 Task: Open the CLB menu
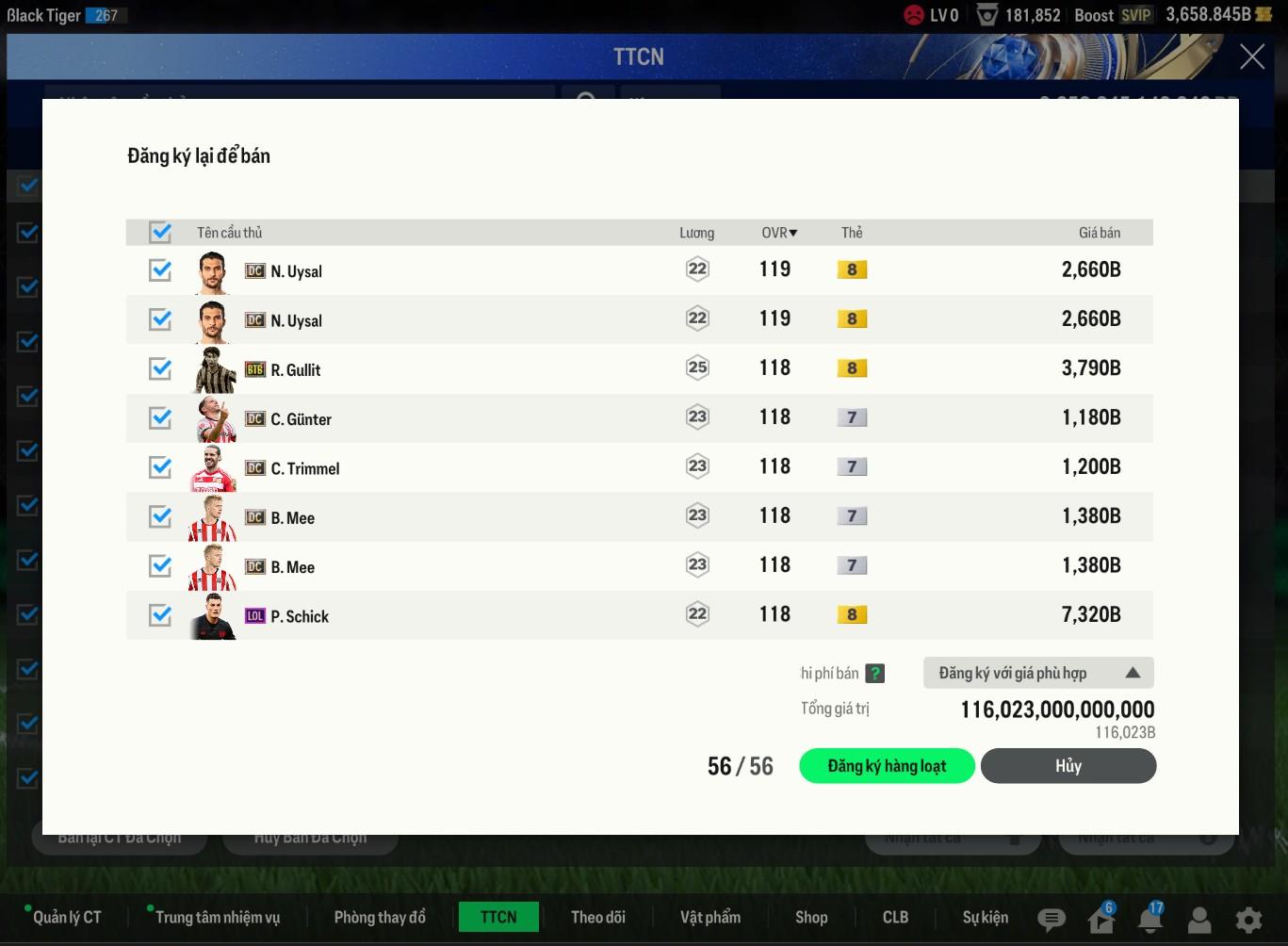895,917
